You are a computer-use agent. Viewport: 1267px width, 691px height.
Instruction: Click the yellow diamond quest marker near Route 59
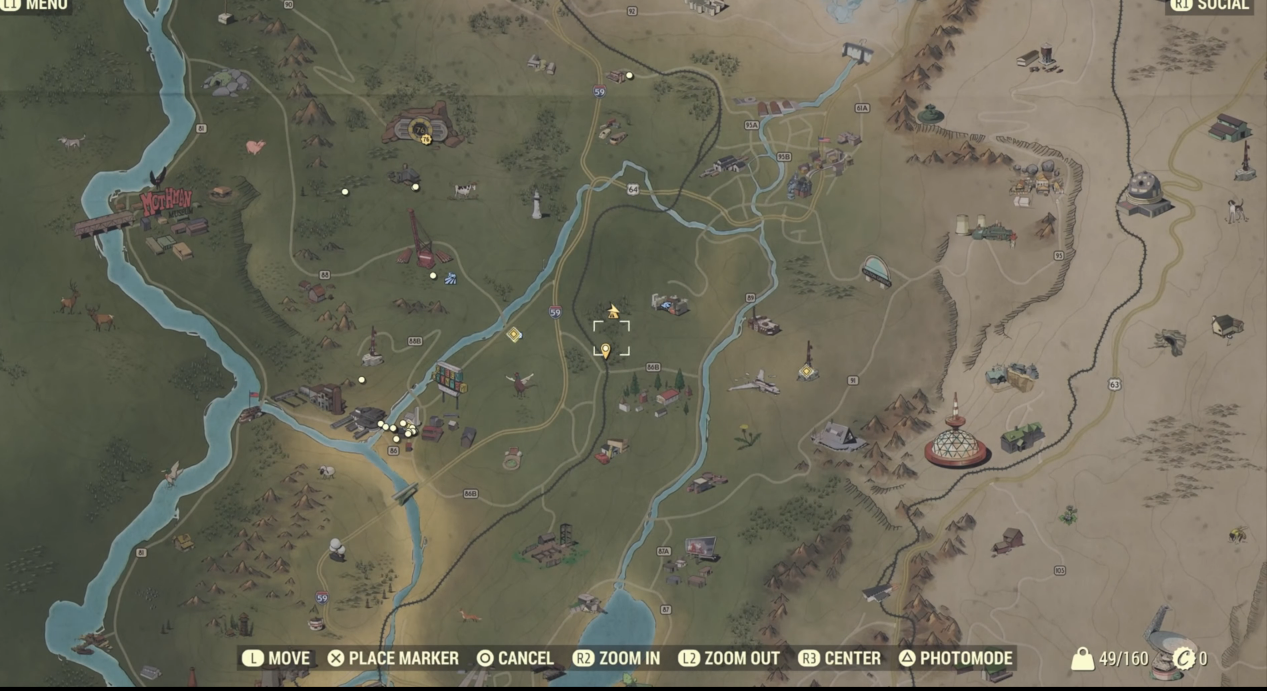pyautogui.click(x=514, y=334)
